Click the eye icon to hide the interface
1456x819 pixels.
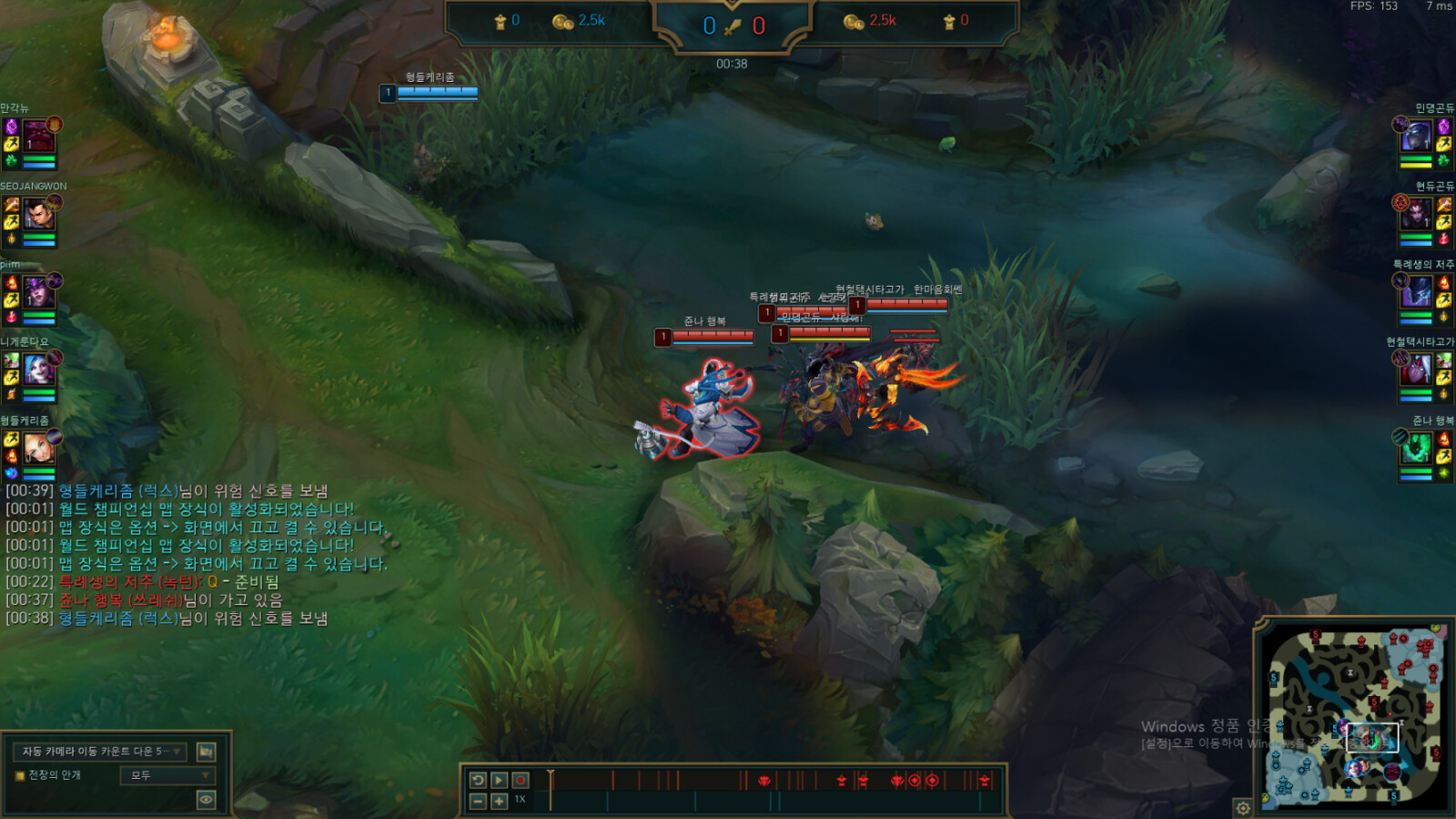pos(206,800)
